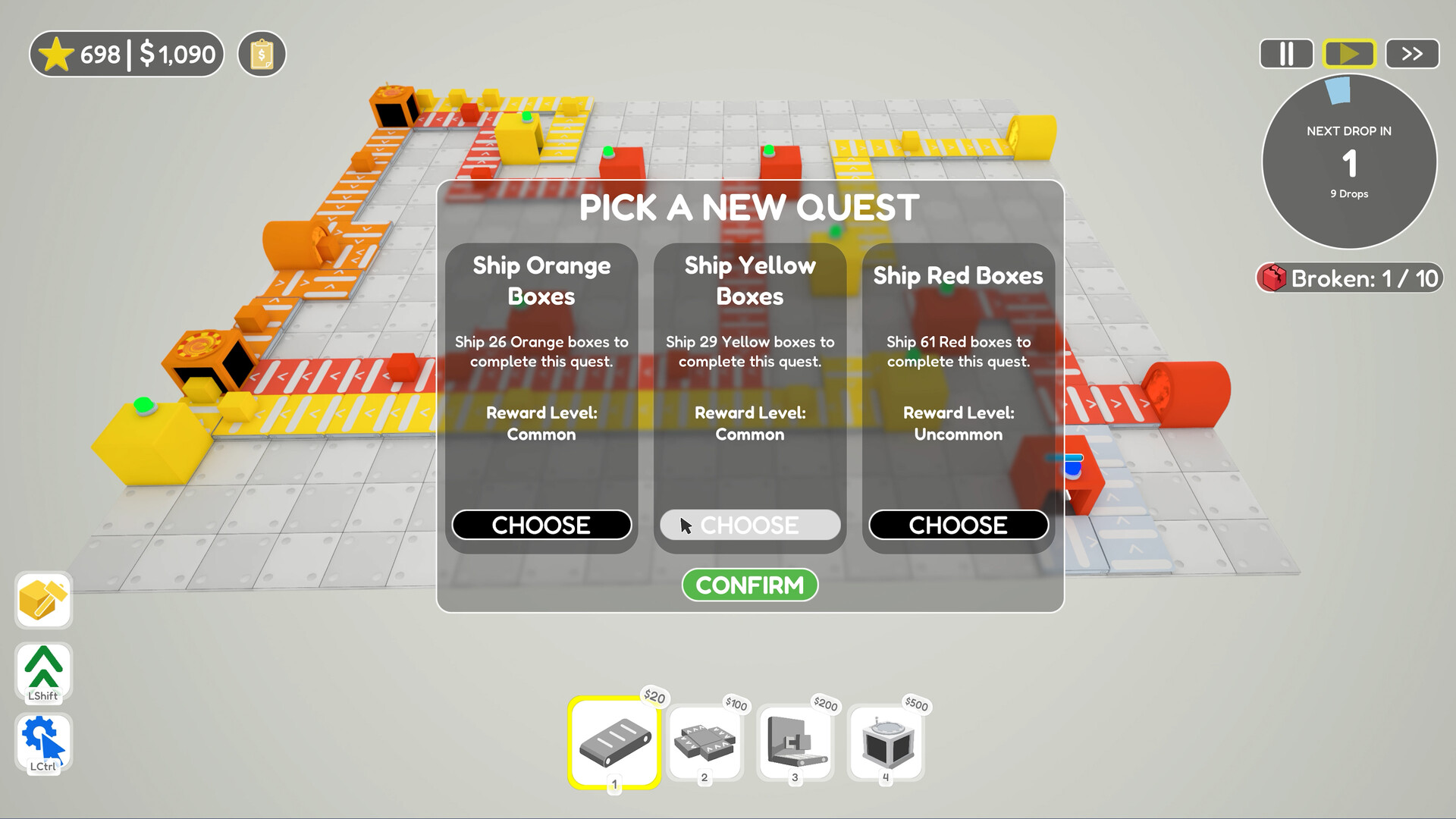Open the clipboard finances panel
Viewport: 1456px width, 819px height.
(261, 53)
